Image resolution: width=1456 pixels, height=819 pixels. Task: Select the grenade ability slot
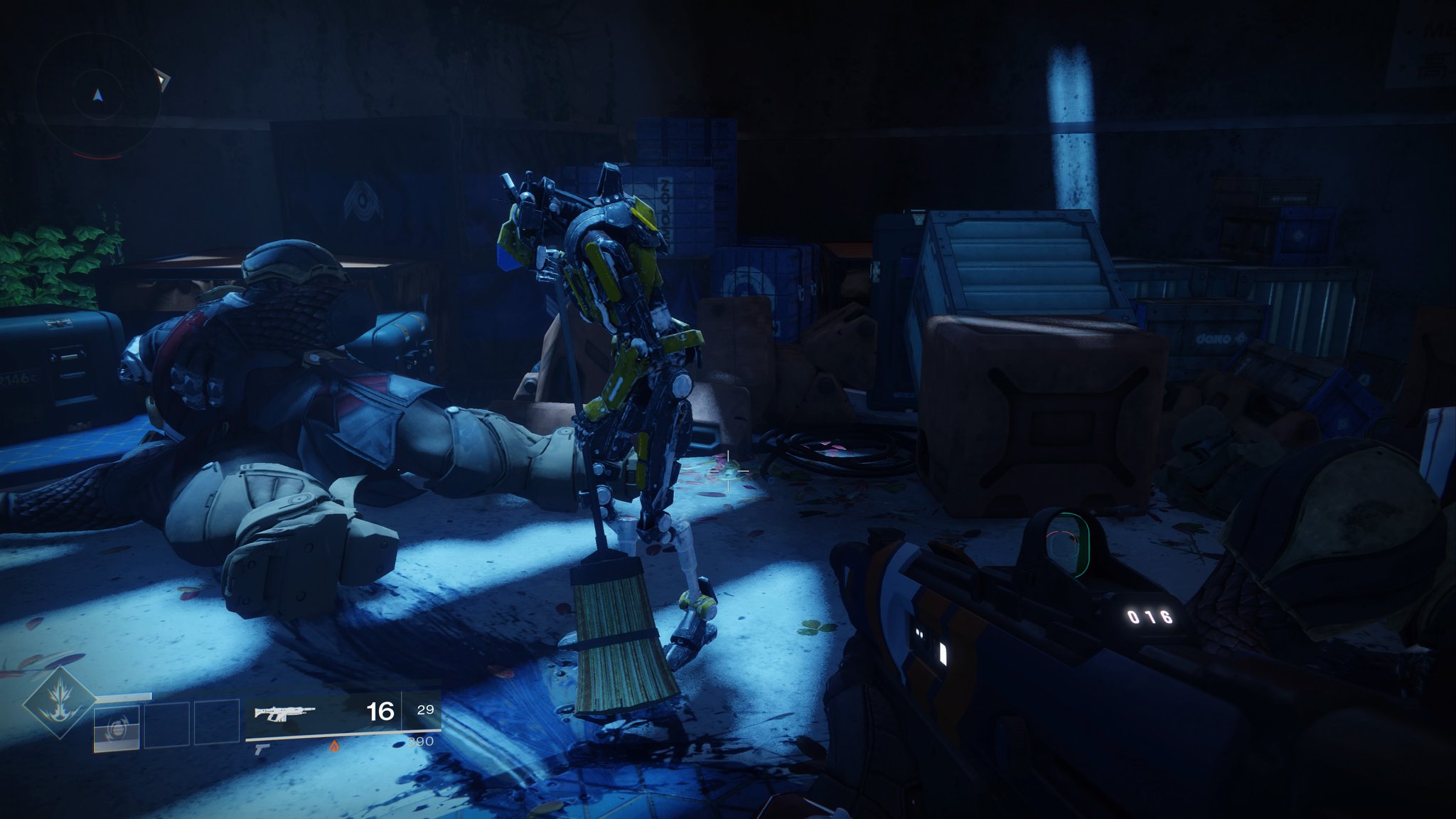[117, 727]
